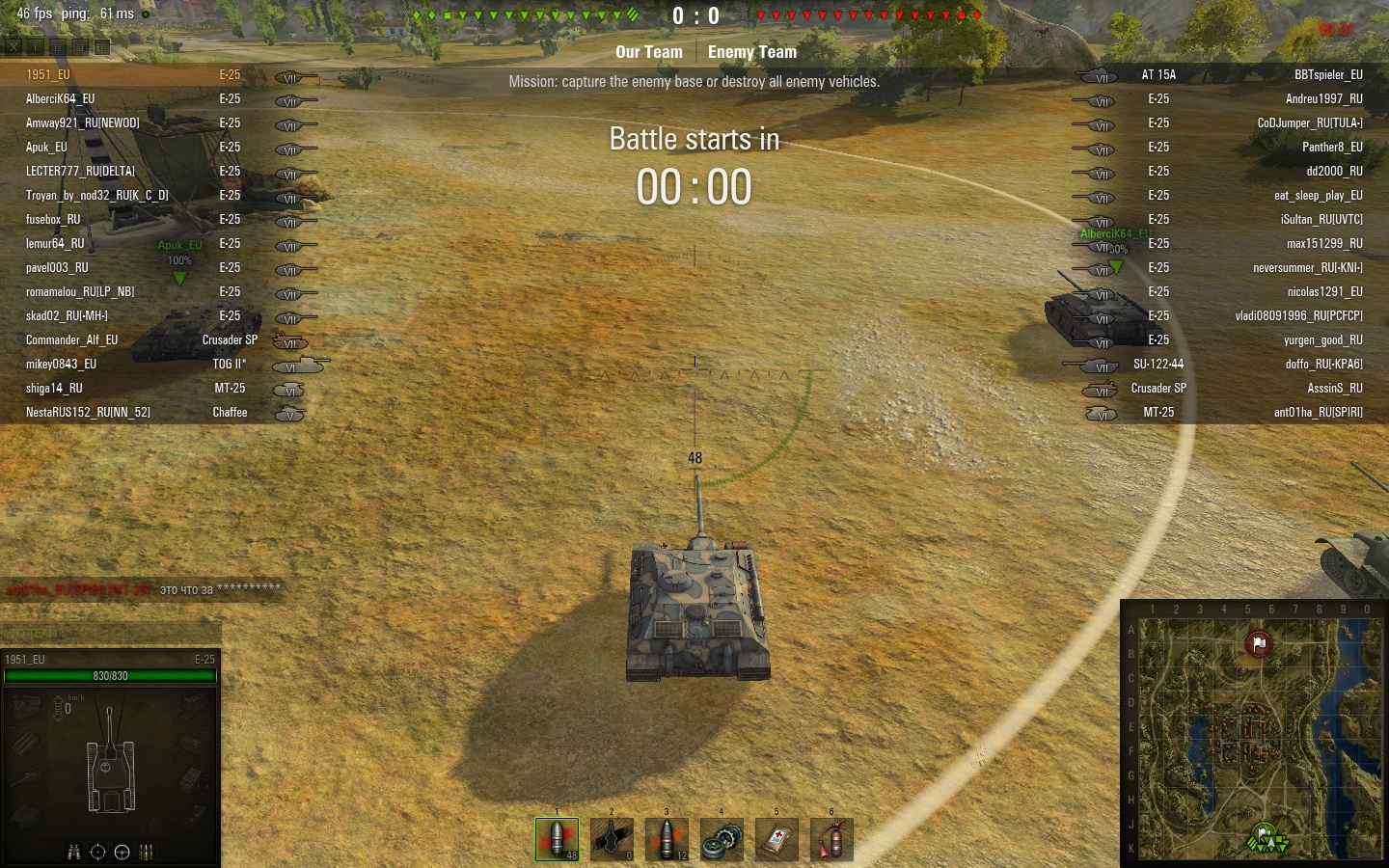Click the ammunition loader icon in damage panel
Image resolution: width=1389 pixels, height=868 pixels.
tap(147, 852)
